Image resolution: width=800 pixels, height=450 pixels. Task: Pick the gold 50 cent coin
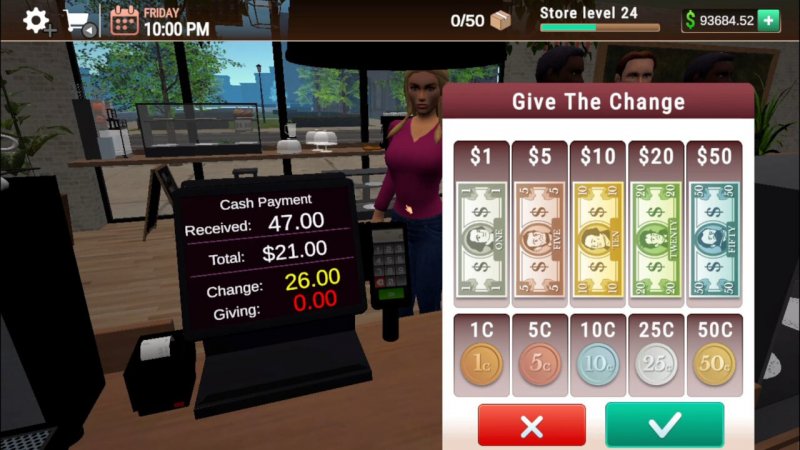pyautogui.click(x=714, y=365)
